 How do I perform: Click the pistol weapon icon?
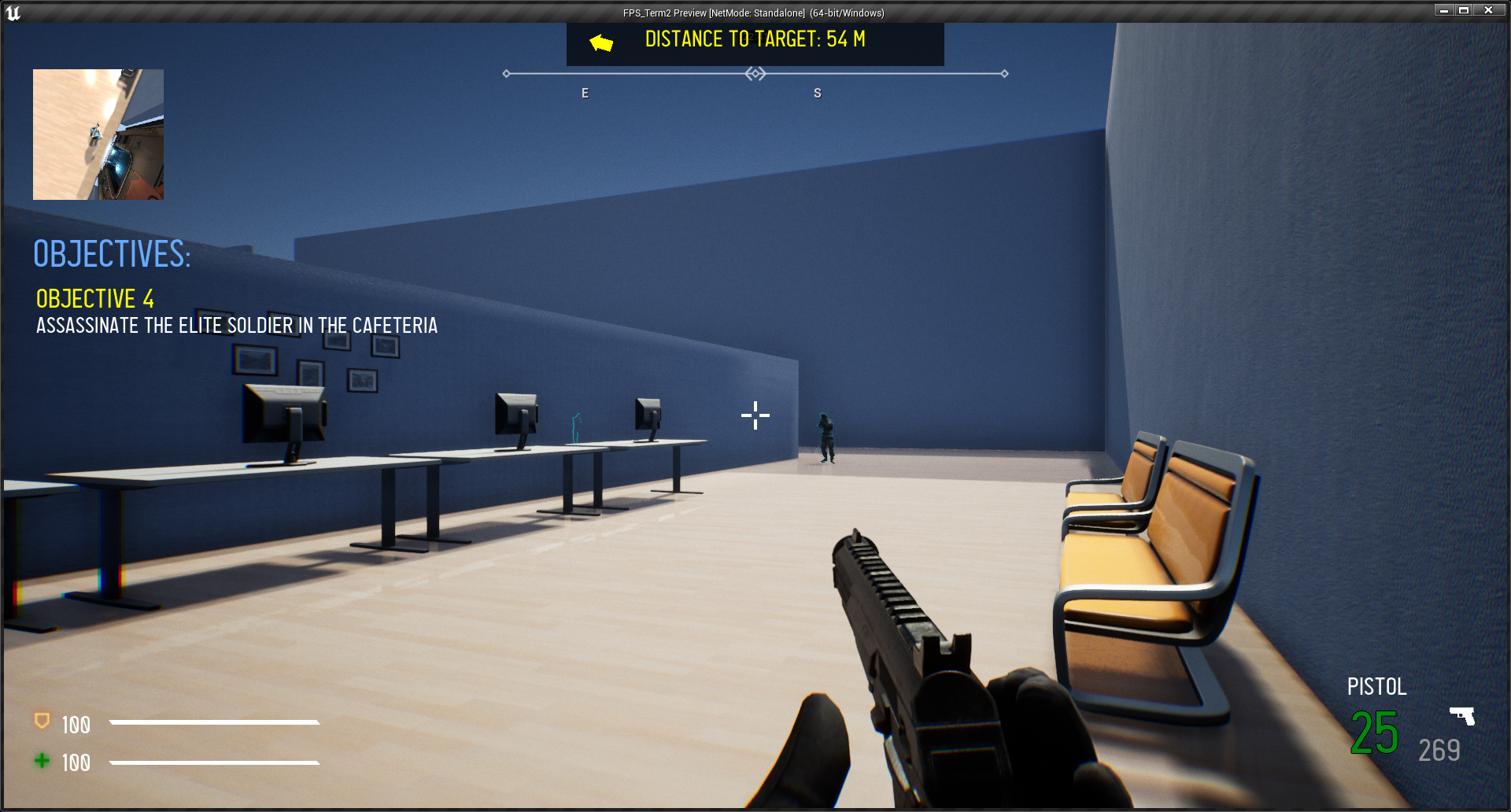(x=1462, y=715)
